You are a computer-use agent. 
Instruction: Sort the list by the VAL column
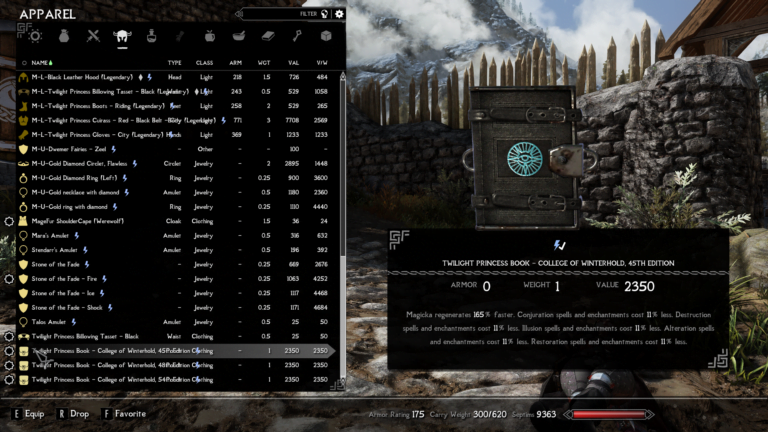[x=293, y=62]
